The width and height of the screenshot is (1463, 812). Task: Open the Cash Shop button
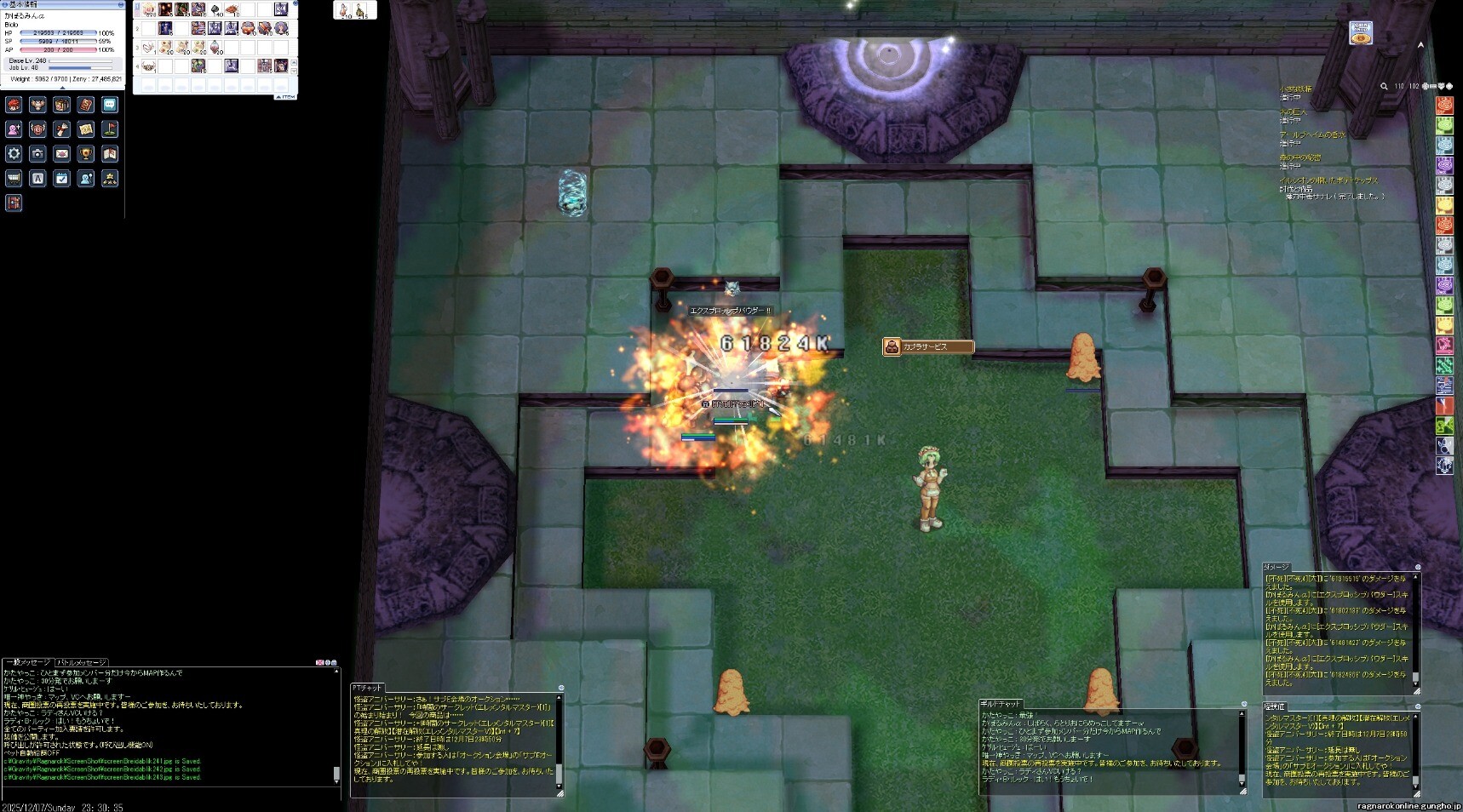click(x=1360, y=34)
